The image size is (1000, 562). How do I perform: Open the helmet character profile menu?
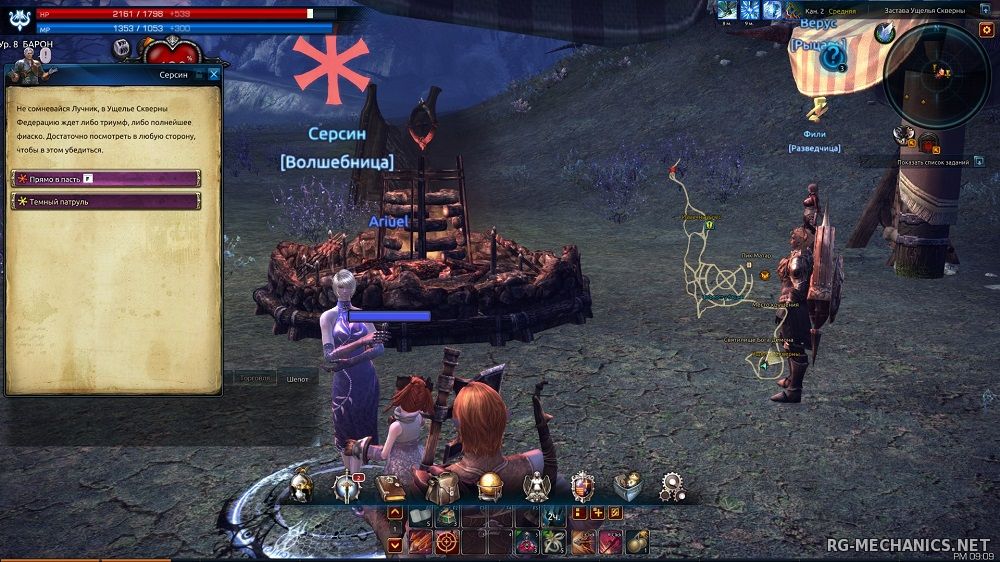tap(302, 487)
